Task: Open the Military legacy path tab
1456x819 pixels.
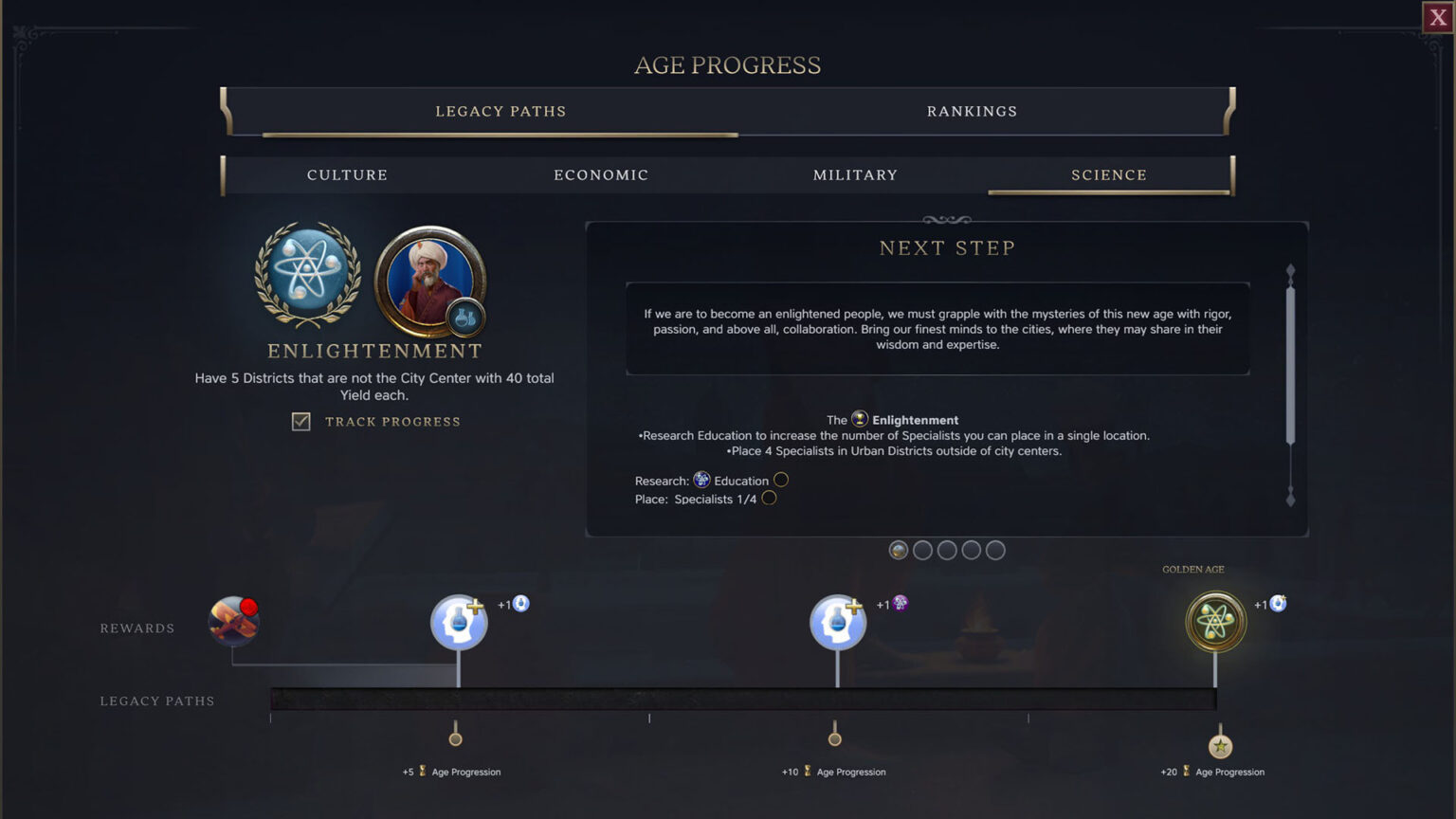Action: [855, 174]
